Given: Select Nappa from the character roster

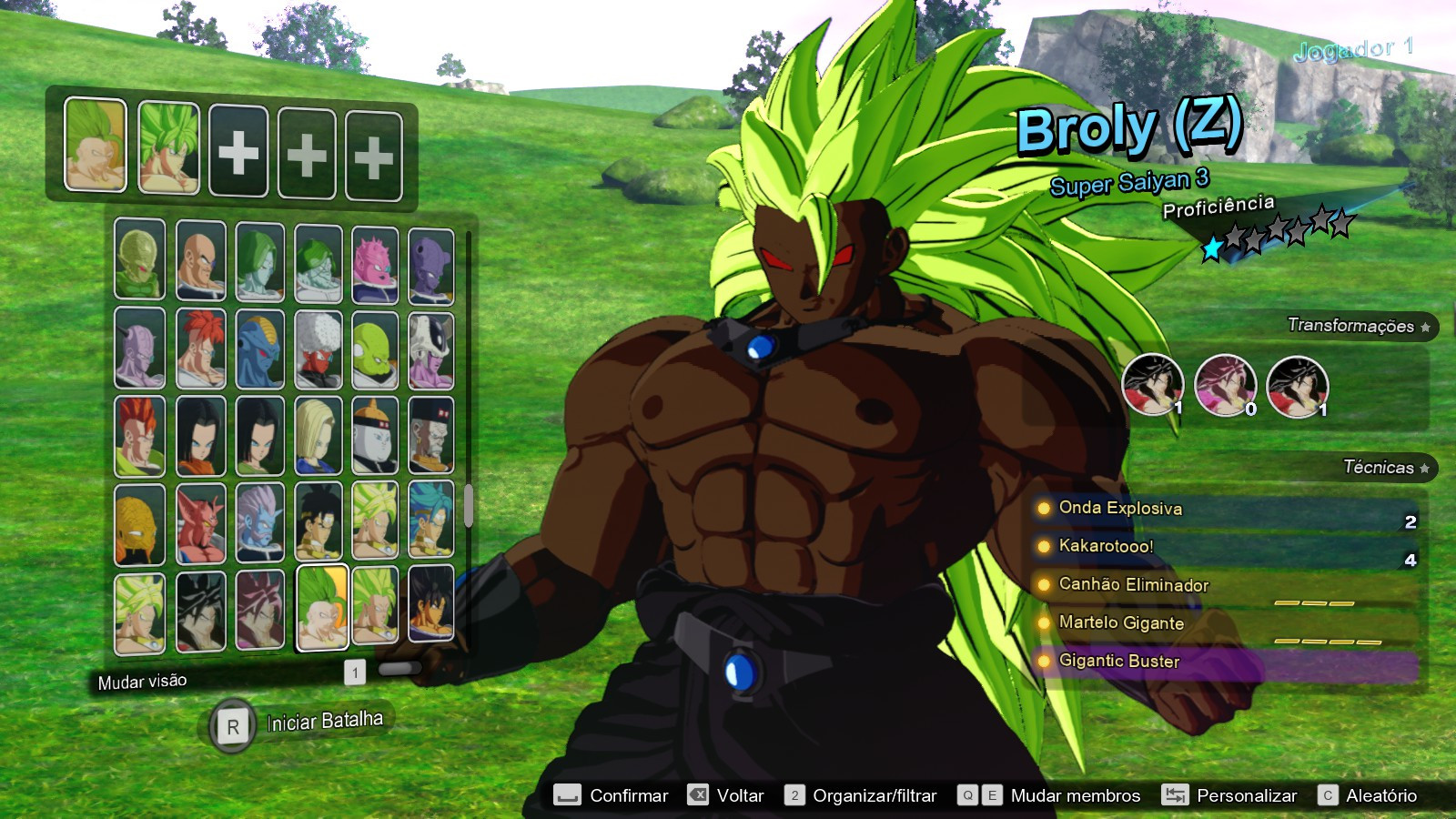Looking at the screenshot, I should 197,260.
